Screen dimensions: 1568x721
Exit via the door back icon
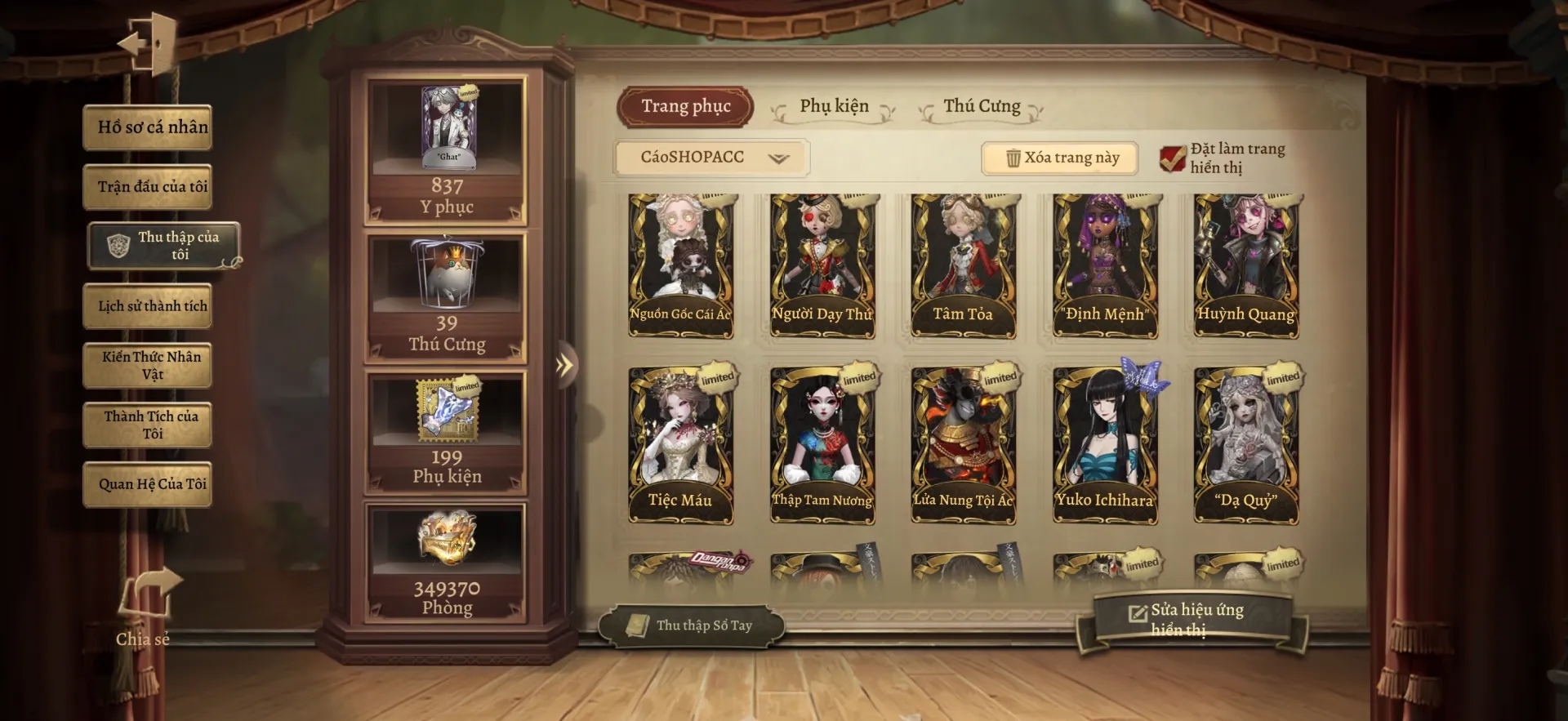click(149, 42)
